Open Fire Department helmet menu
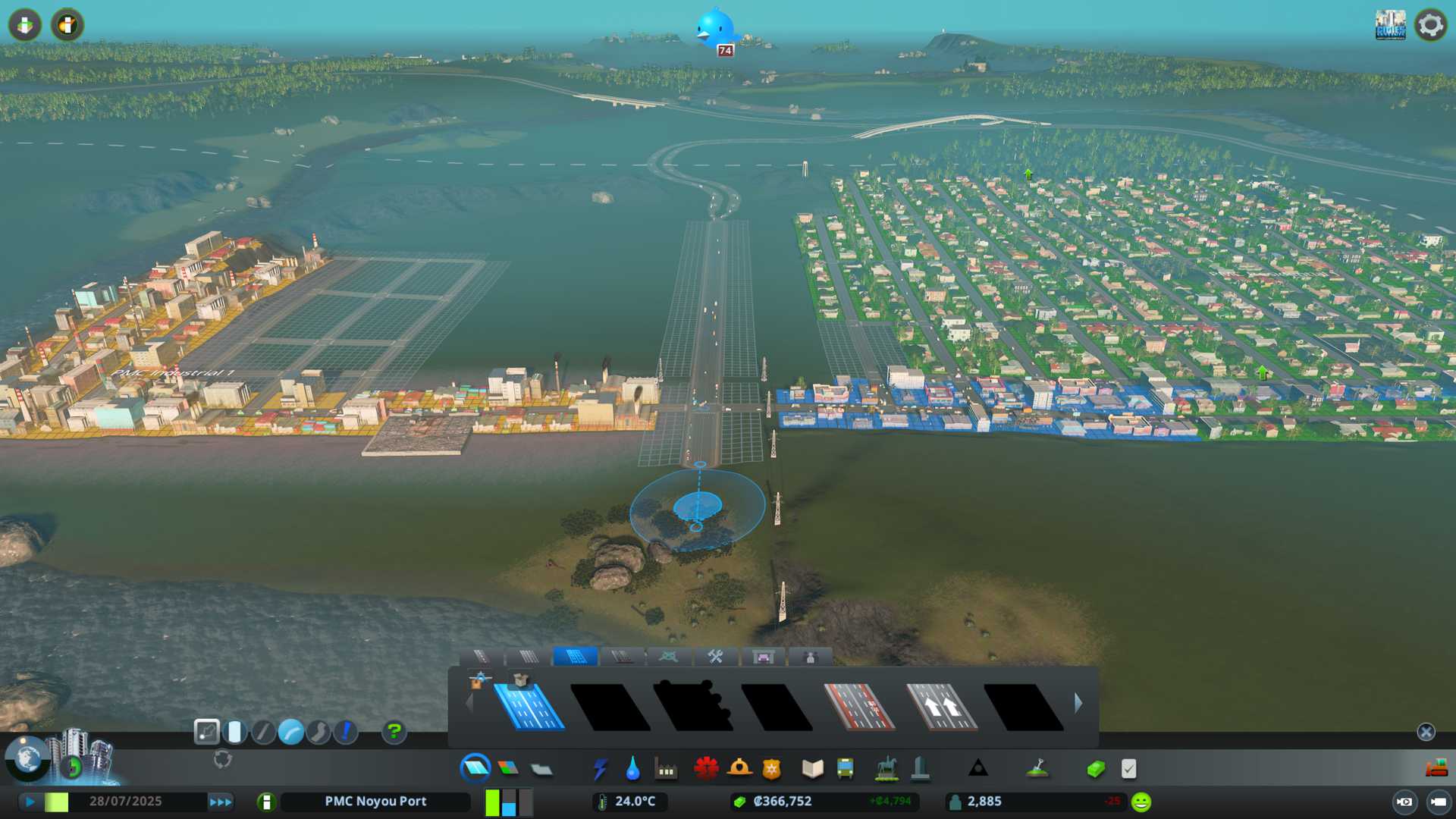 (x=739, y=769)
